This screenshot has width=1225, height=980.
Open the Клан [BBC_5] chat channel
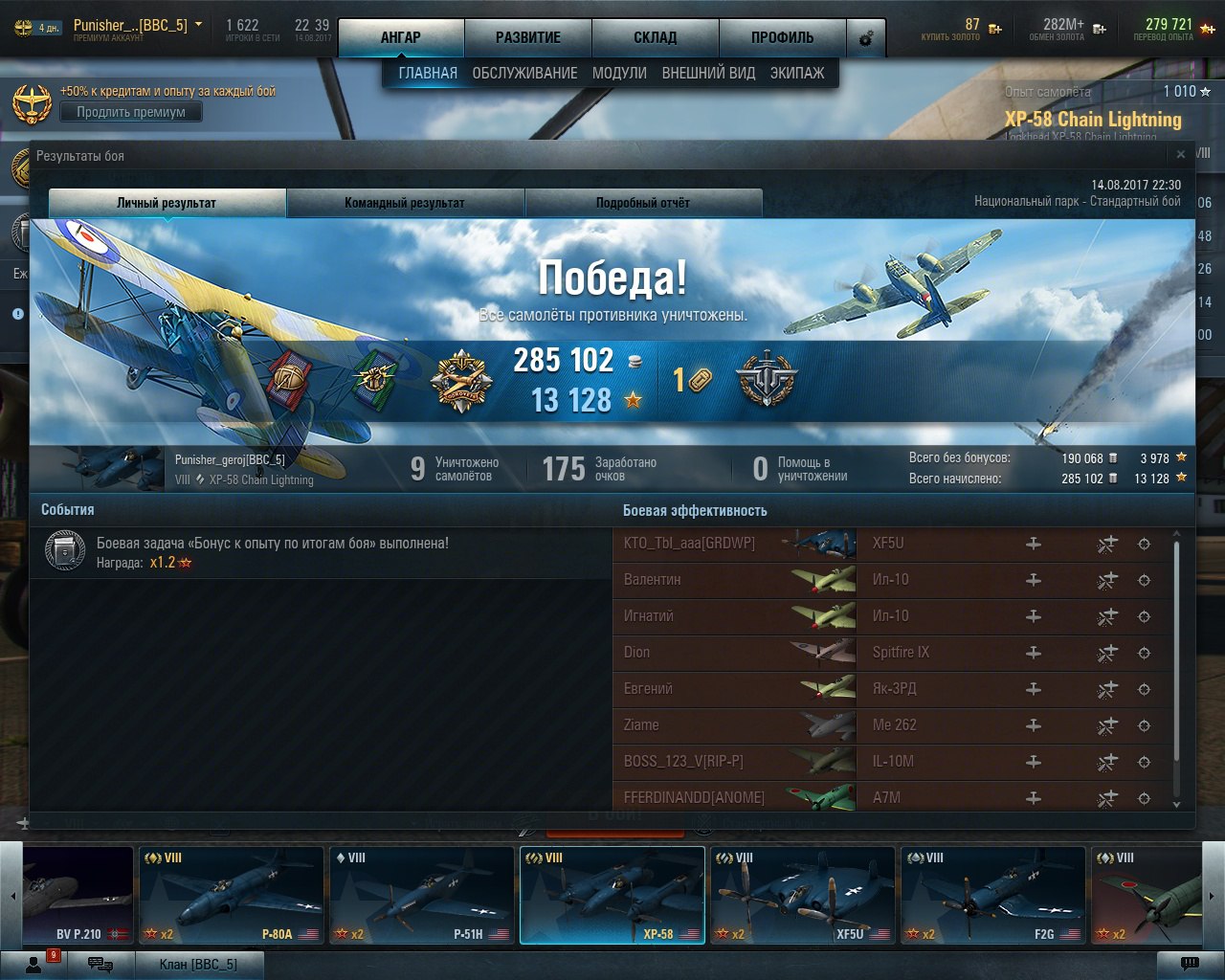198,964
